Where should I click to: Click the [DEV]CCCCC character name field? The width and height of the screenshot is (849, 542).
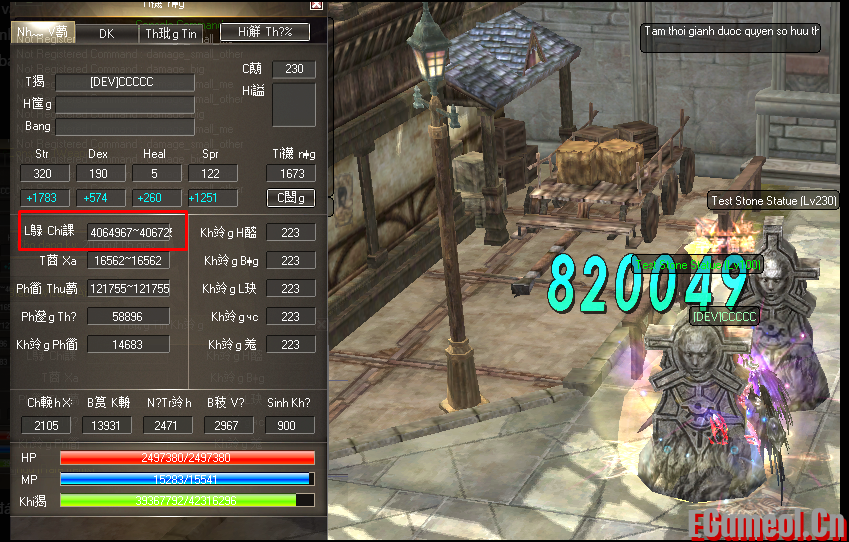click(124, 82)
